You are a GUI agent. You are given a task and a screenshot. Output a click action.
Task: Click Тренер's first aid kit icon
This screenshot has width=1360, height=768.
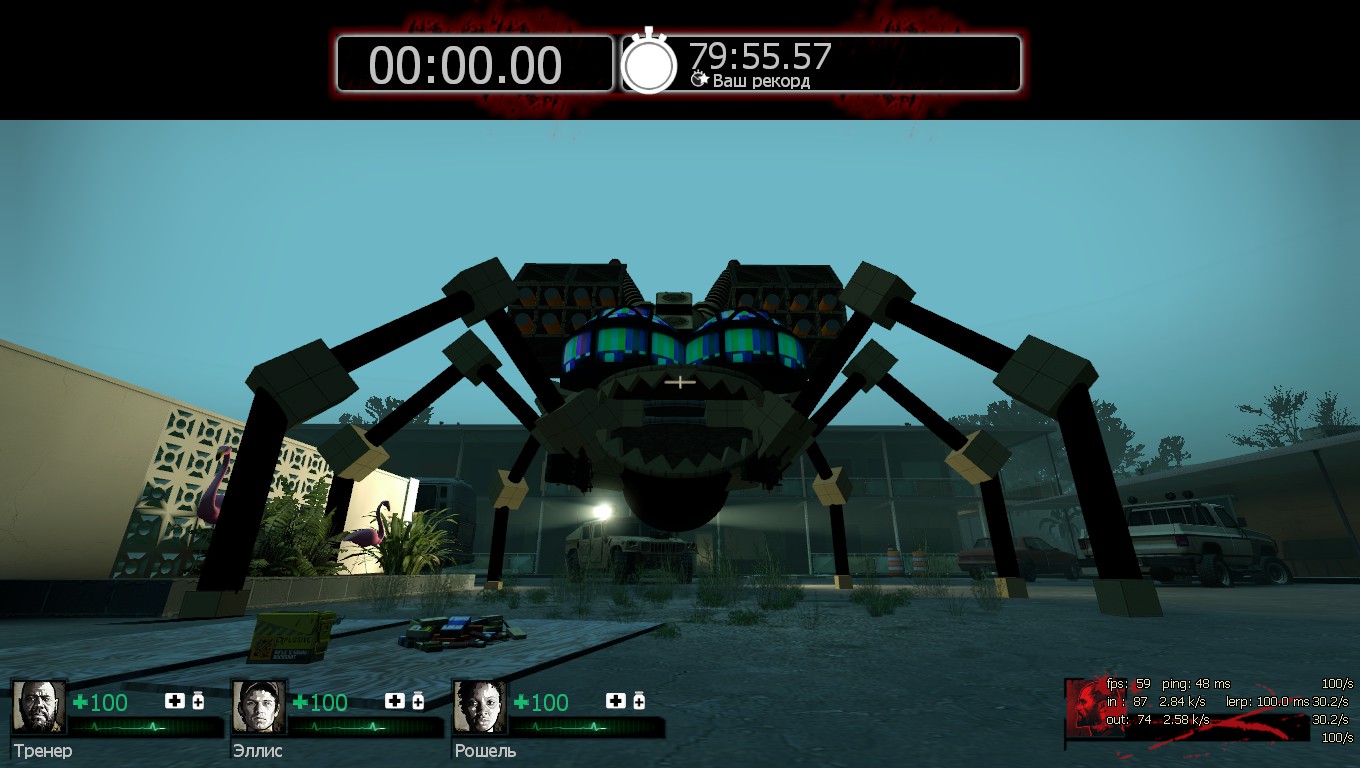click(175, 701)
